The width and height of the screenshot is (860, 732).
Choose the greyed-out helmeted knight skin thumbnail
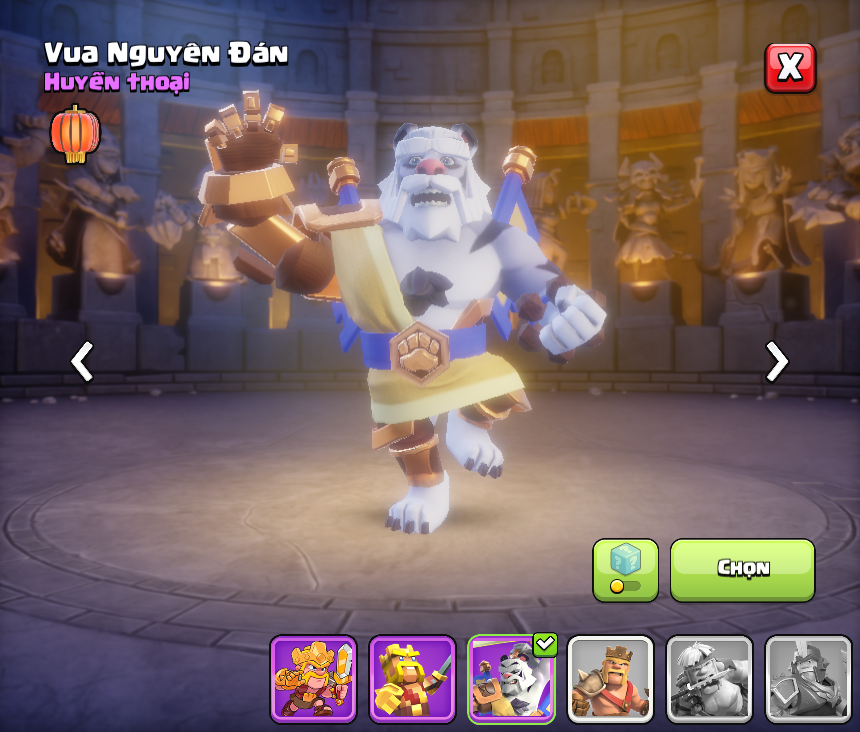pyautogui.click(x=808, y=678)
